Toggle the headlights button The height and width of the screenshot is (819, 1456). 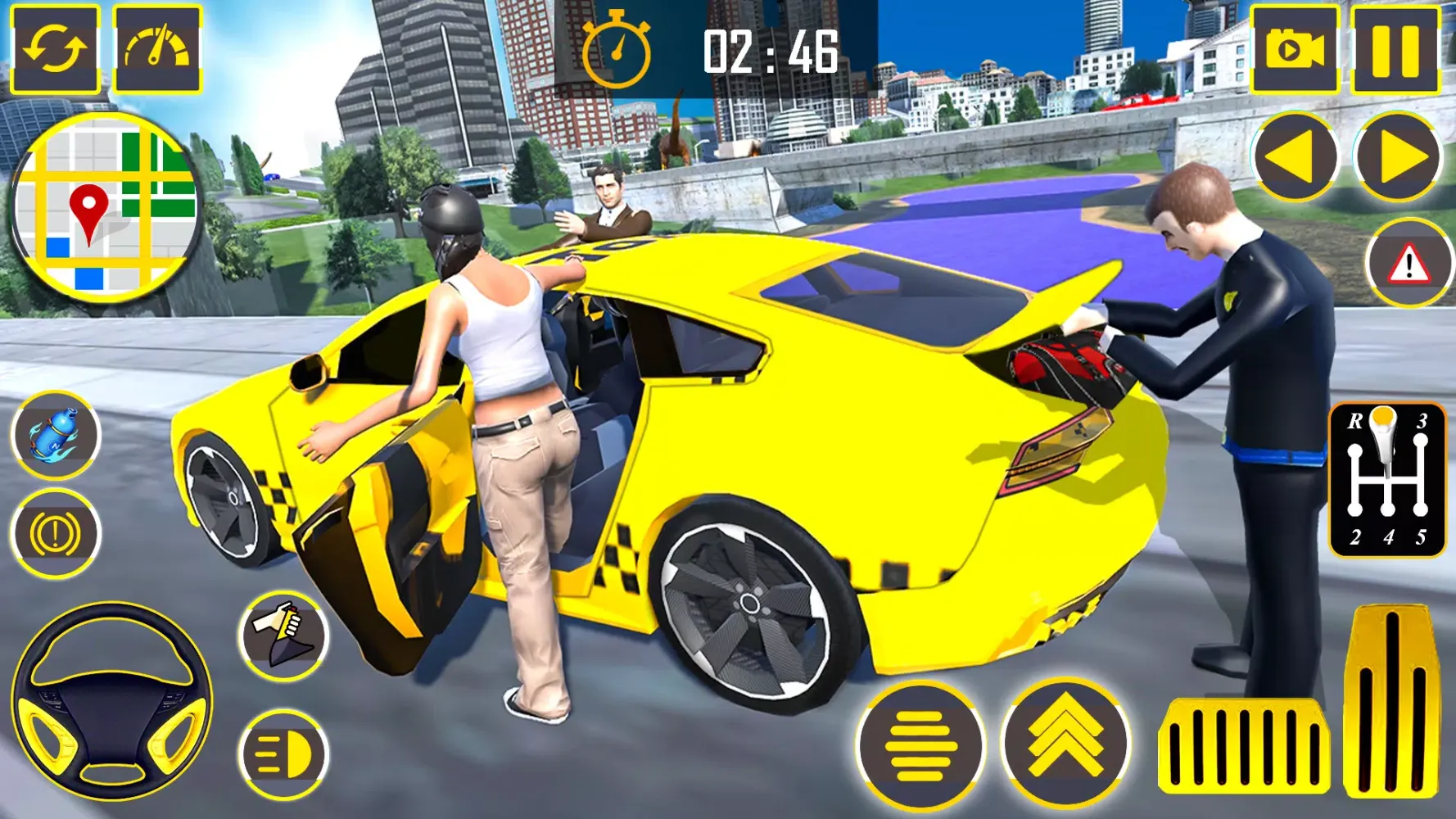(283, 753)
